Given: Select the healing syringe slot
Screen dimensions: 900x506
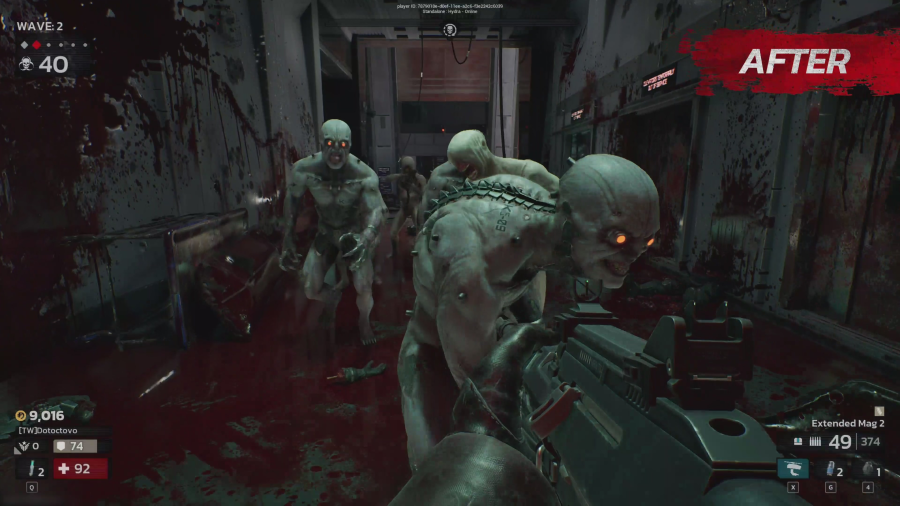Looking at the screenshot, I should point(32,468).
